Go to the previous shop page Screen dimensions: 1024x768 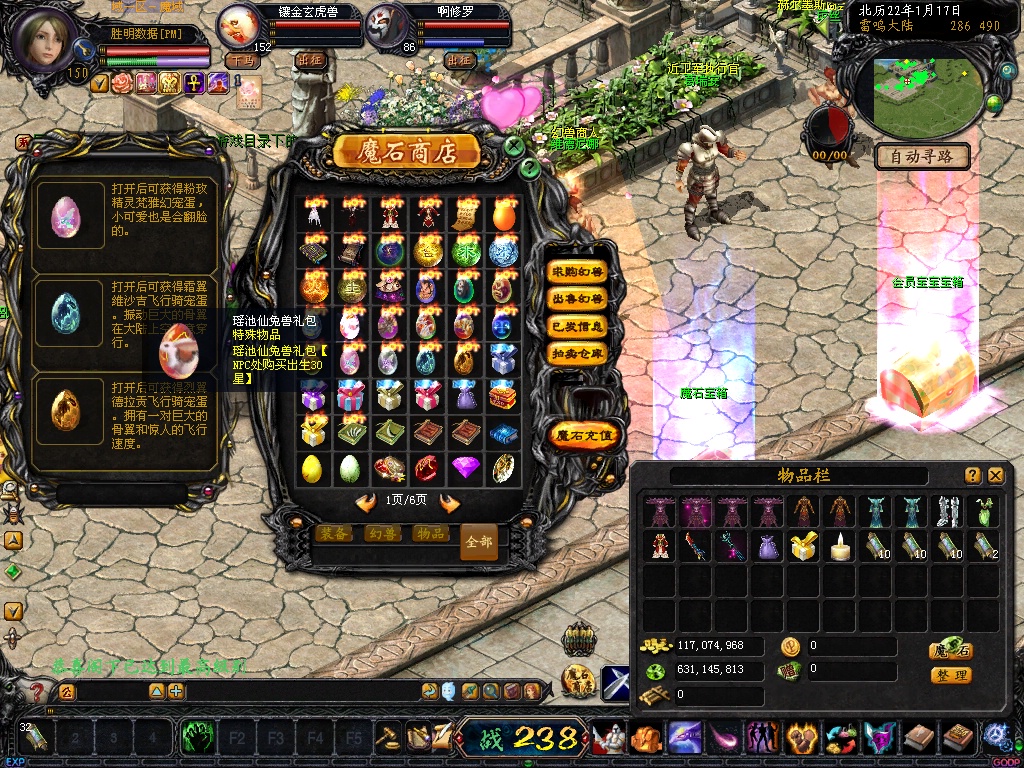pyautogui.click(x=366, y=502)
